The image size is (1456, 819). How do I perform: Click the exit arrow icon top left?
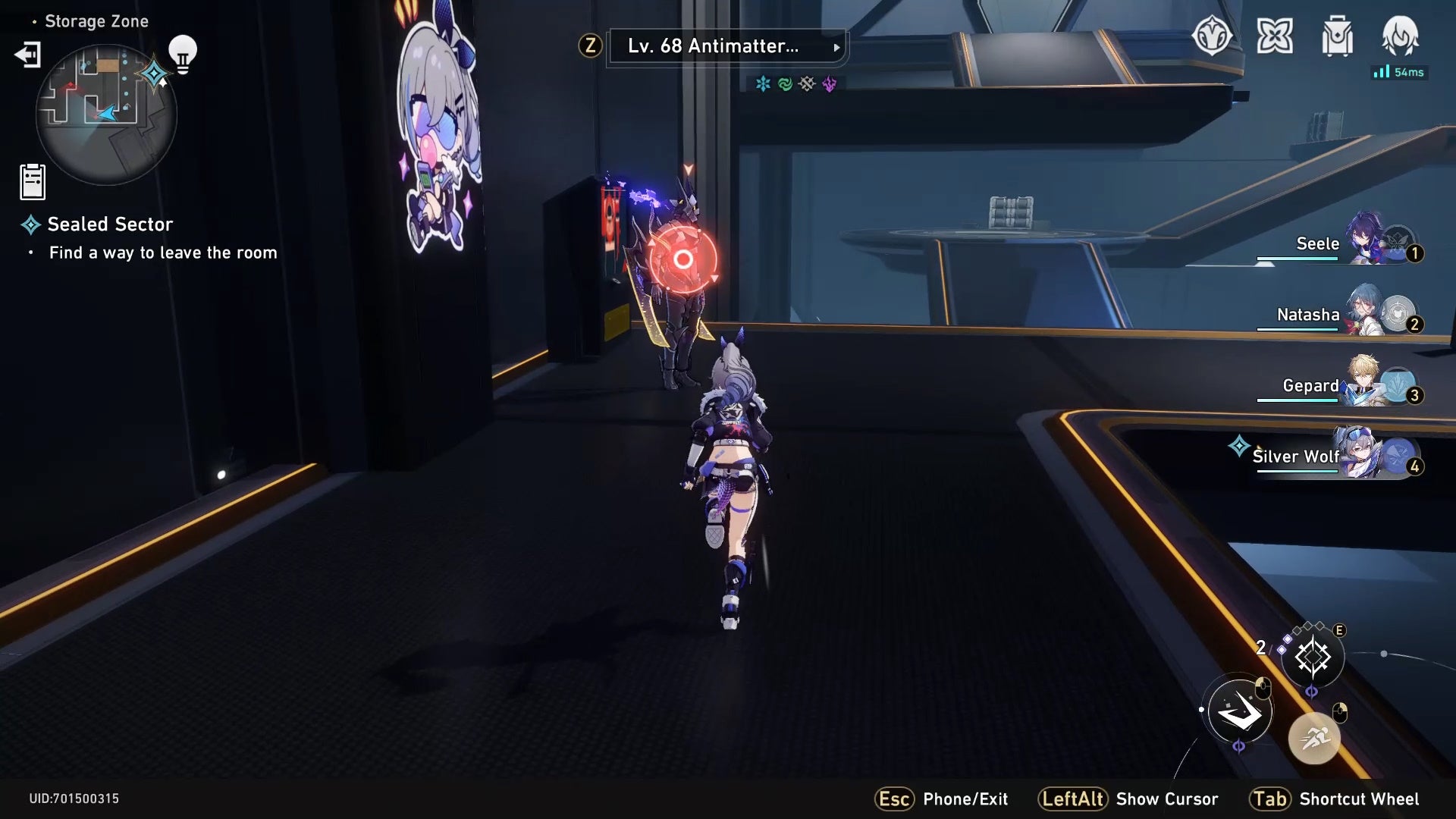pyautogui.click(x=28, y=55)
